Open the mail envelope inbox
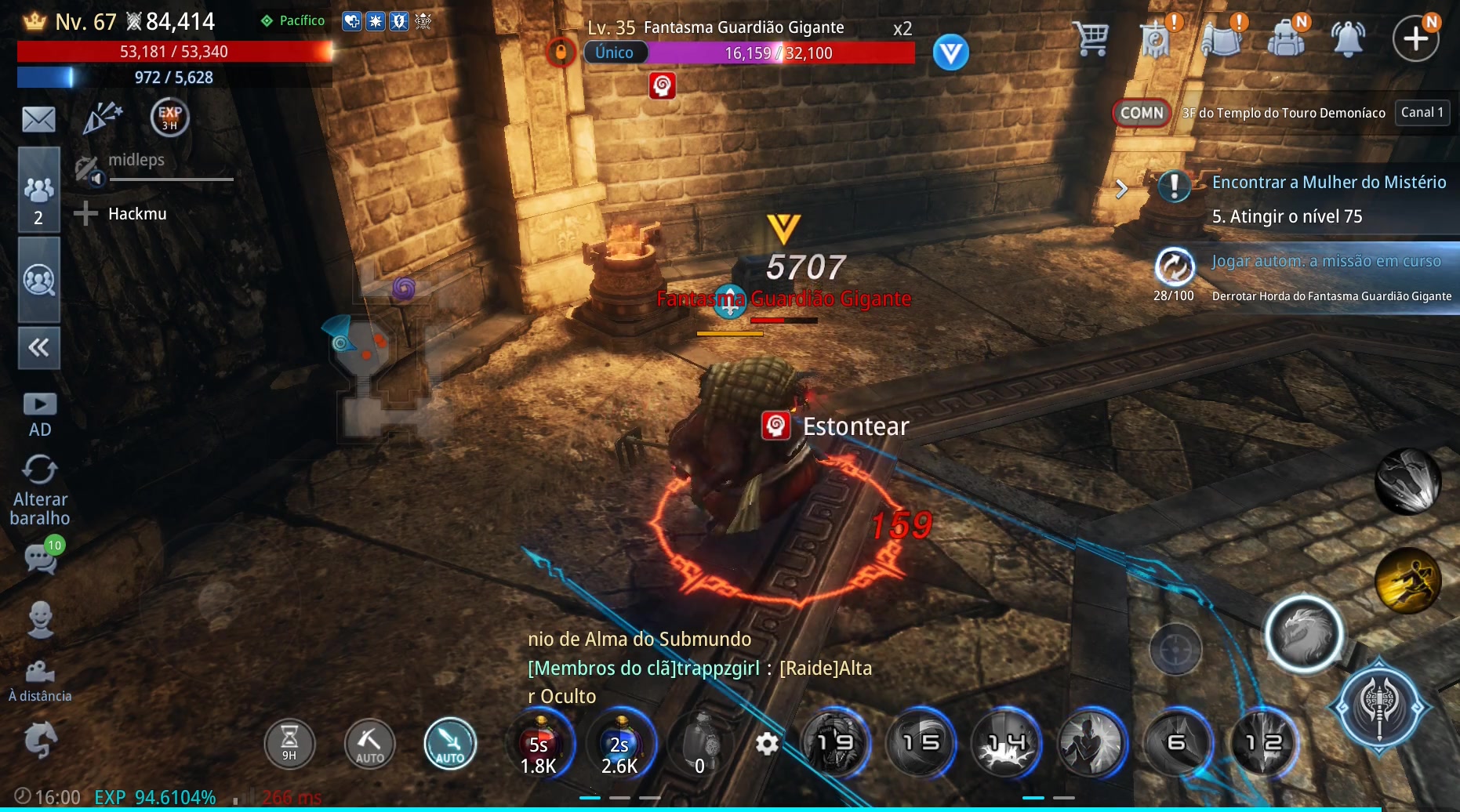The width and height of the screenshot is (1460, 812). [x=38, y=120]
